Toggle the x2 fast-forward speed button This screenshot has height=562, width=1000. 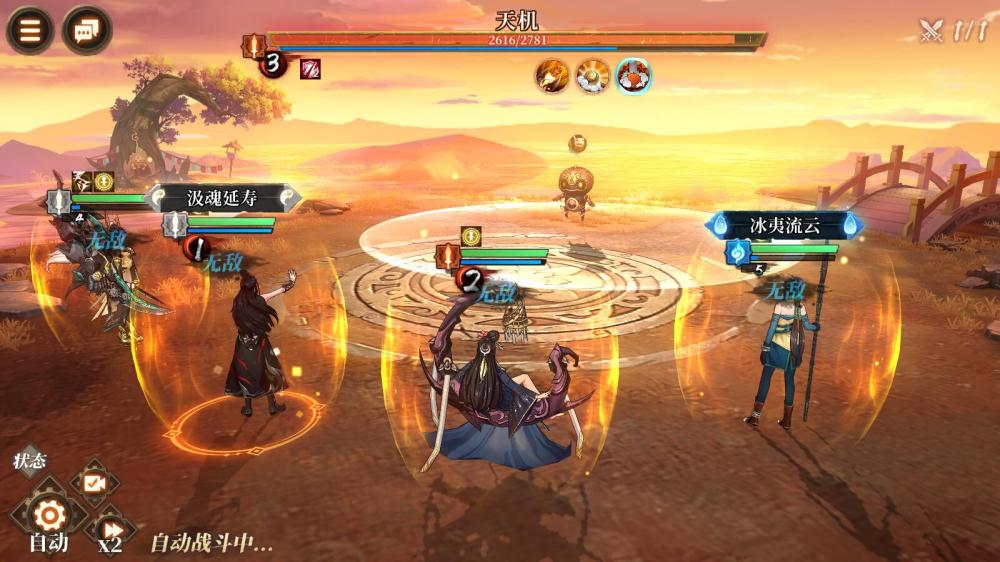pos(109,529)
